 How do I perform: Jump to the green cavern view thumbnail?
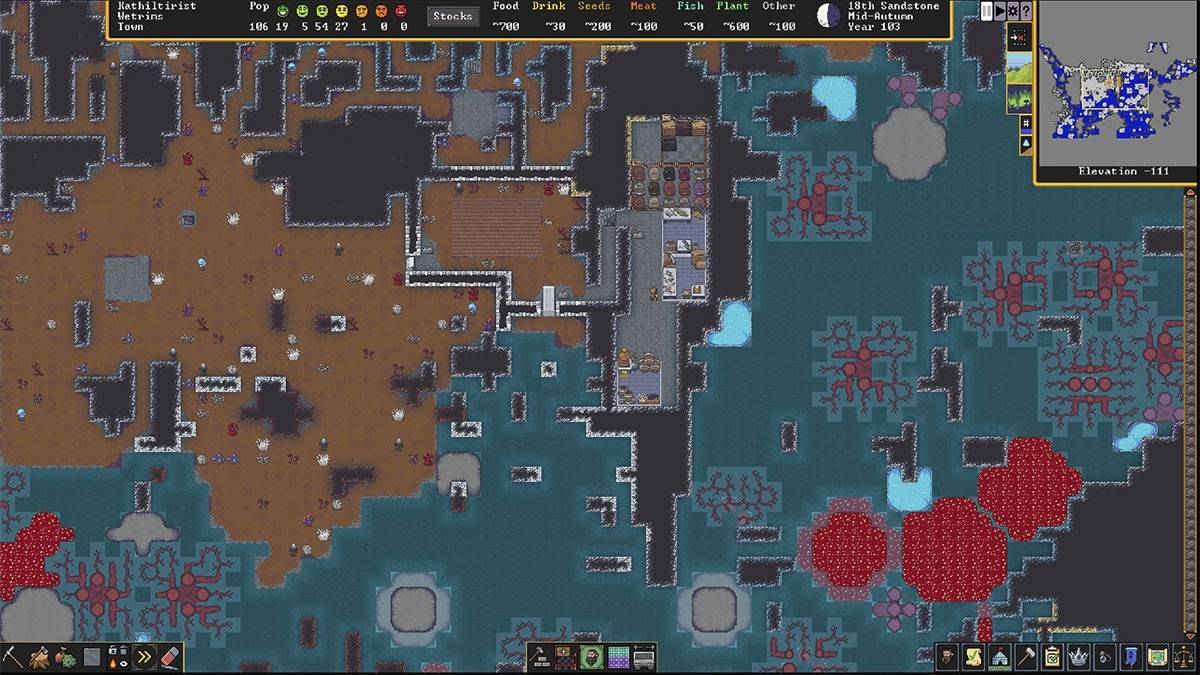point(1019,99)
